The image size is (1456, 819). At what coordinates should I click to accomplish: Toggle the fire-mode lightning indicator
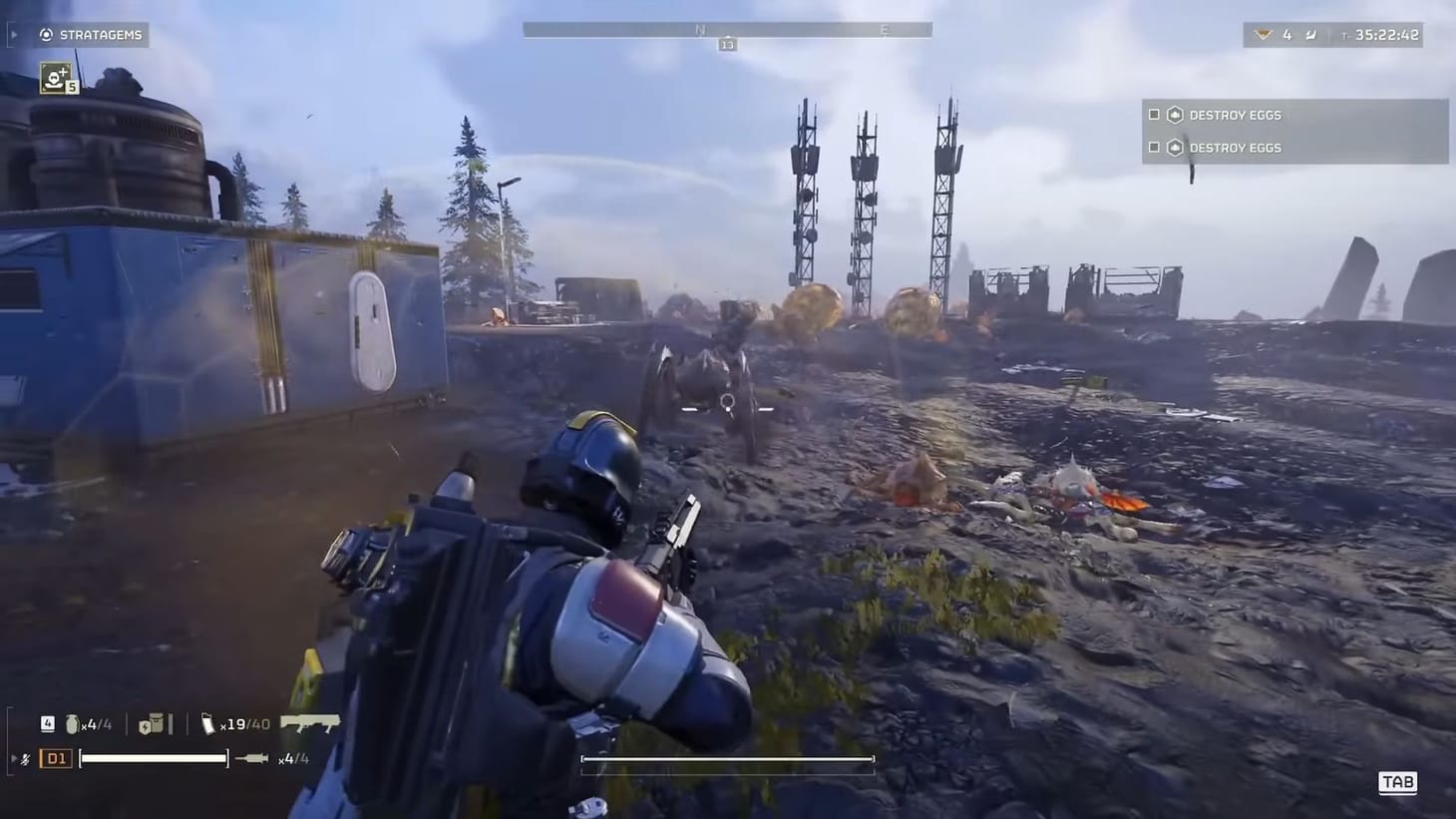pos(25,756)
